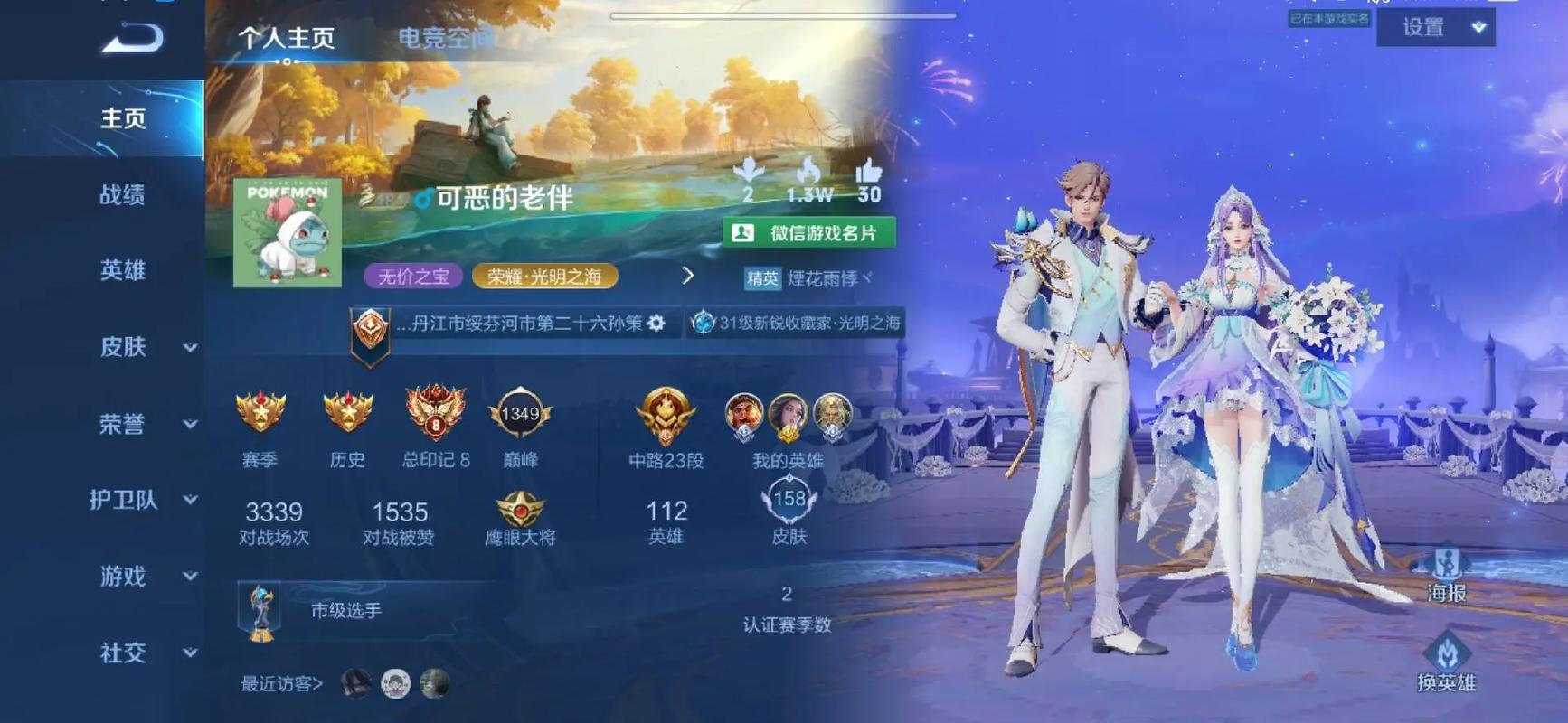Click the 换英雄 button
The image size is (1568, 723).
[x=1446, y=662]
